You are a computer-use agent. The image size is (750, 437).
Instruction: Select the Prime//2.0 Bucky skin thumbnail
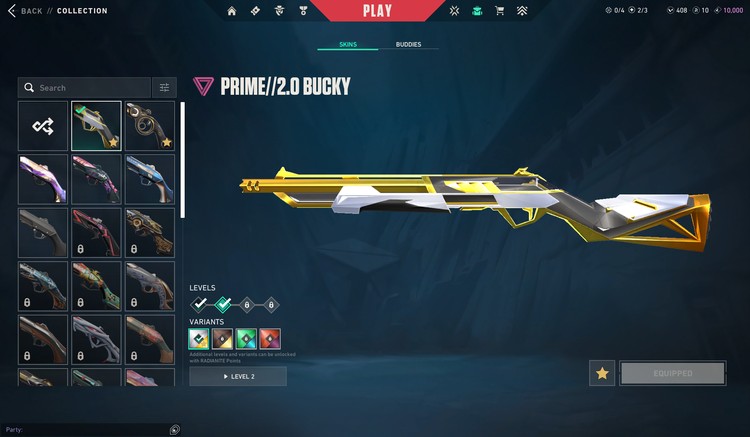pos(97,126)
